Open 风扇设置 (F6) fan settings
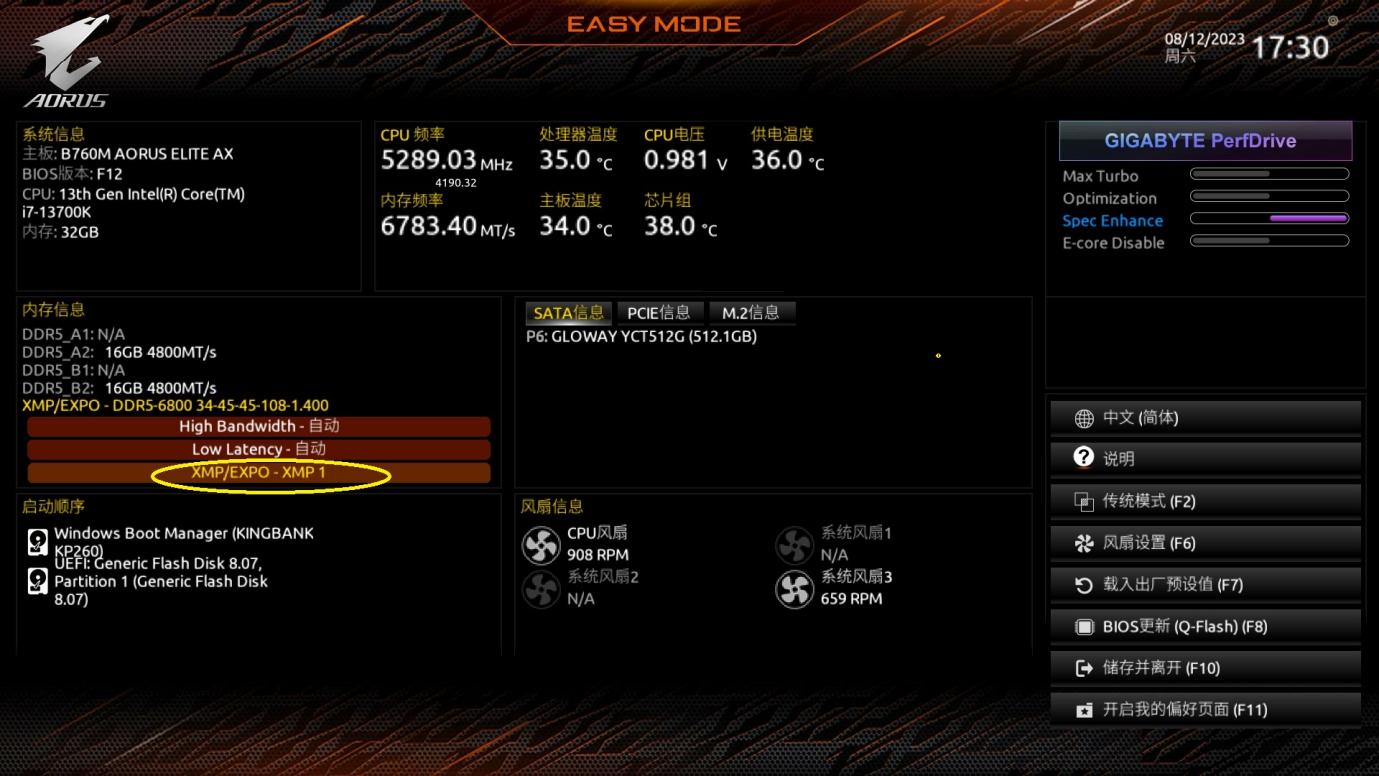The image size is (1379, 776). (x=1205, y=543)
